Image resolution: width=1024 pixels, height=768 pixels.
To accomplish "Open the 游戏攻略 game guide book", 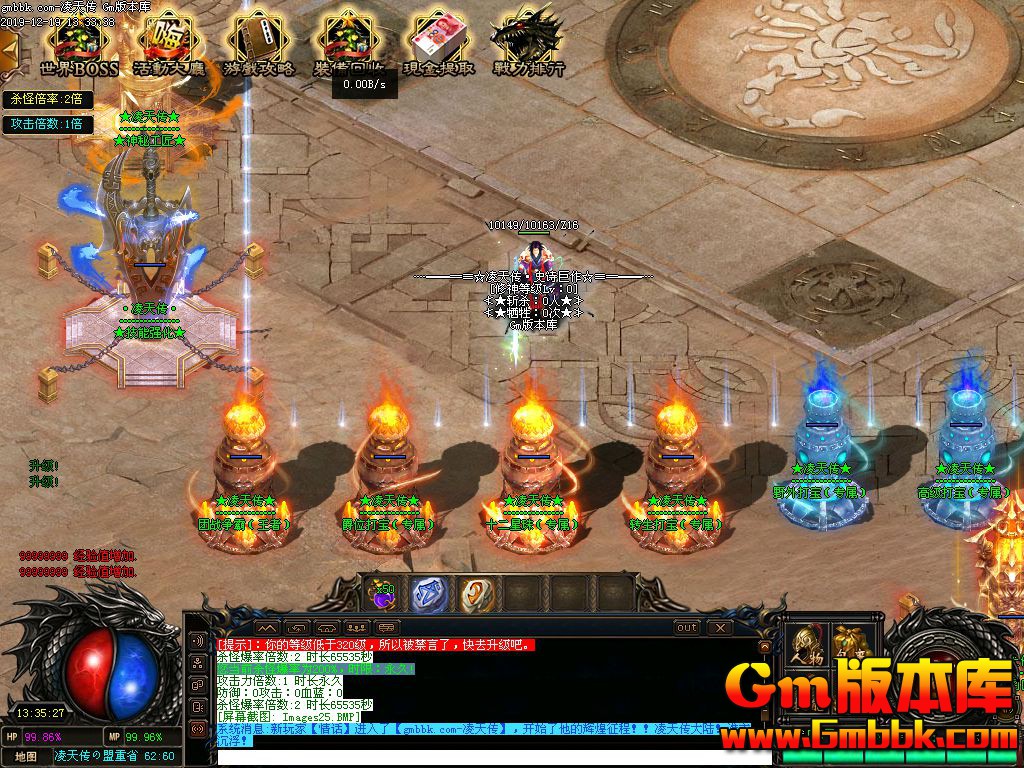I will click(259, 43).
